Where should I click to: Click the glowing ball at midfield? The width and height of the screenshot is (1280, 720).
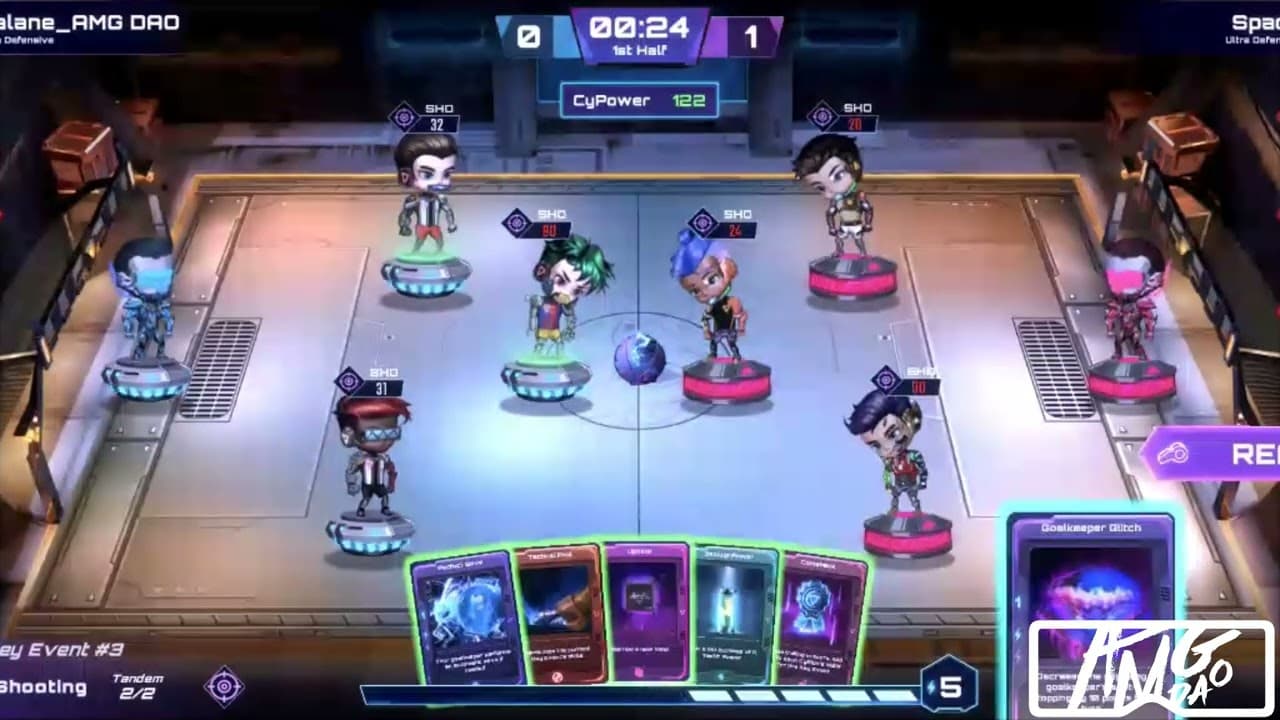tap(640, 357)
